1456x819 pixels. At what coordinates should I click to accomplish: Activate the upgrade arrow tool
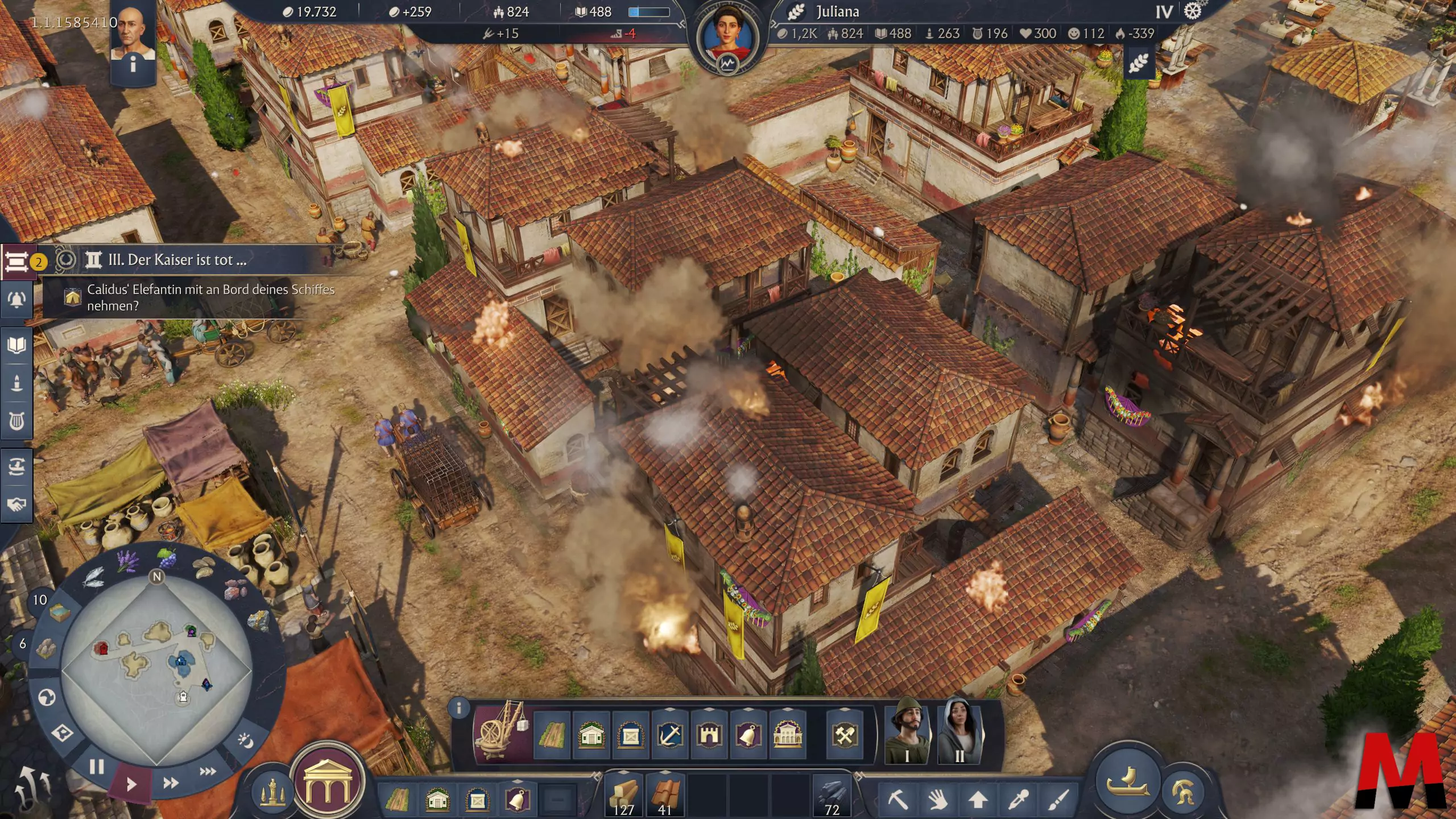(x=978, y=800)
